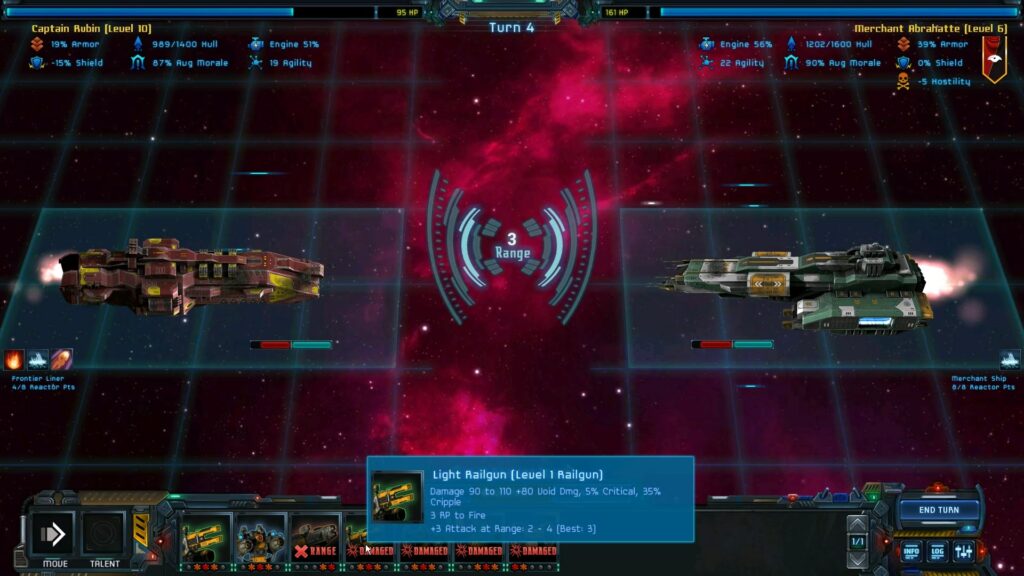Inspect the blue ship status effect icon
Screen dimensions: 1024x576
(x=38, y=360)
